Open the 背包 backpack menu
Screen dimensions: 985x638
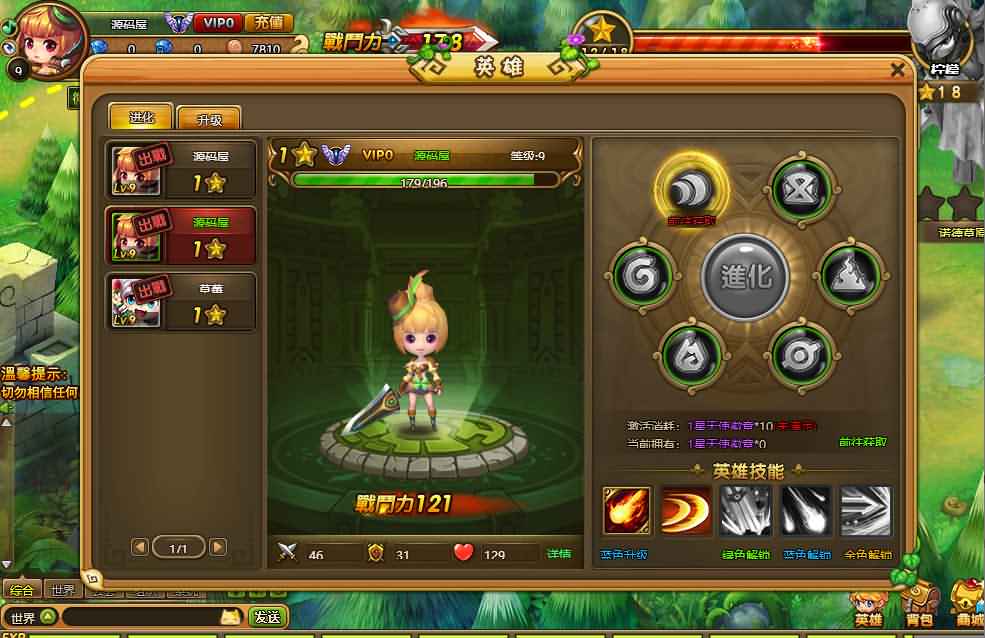point(919,605)
